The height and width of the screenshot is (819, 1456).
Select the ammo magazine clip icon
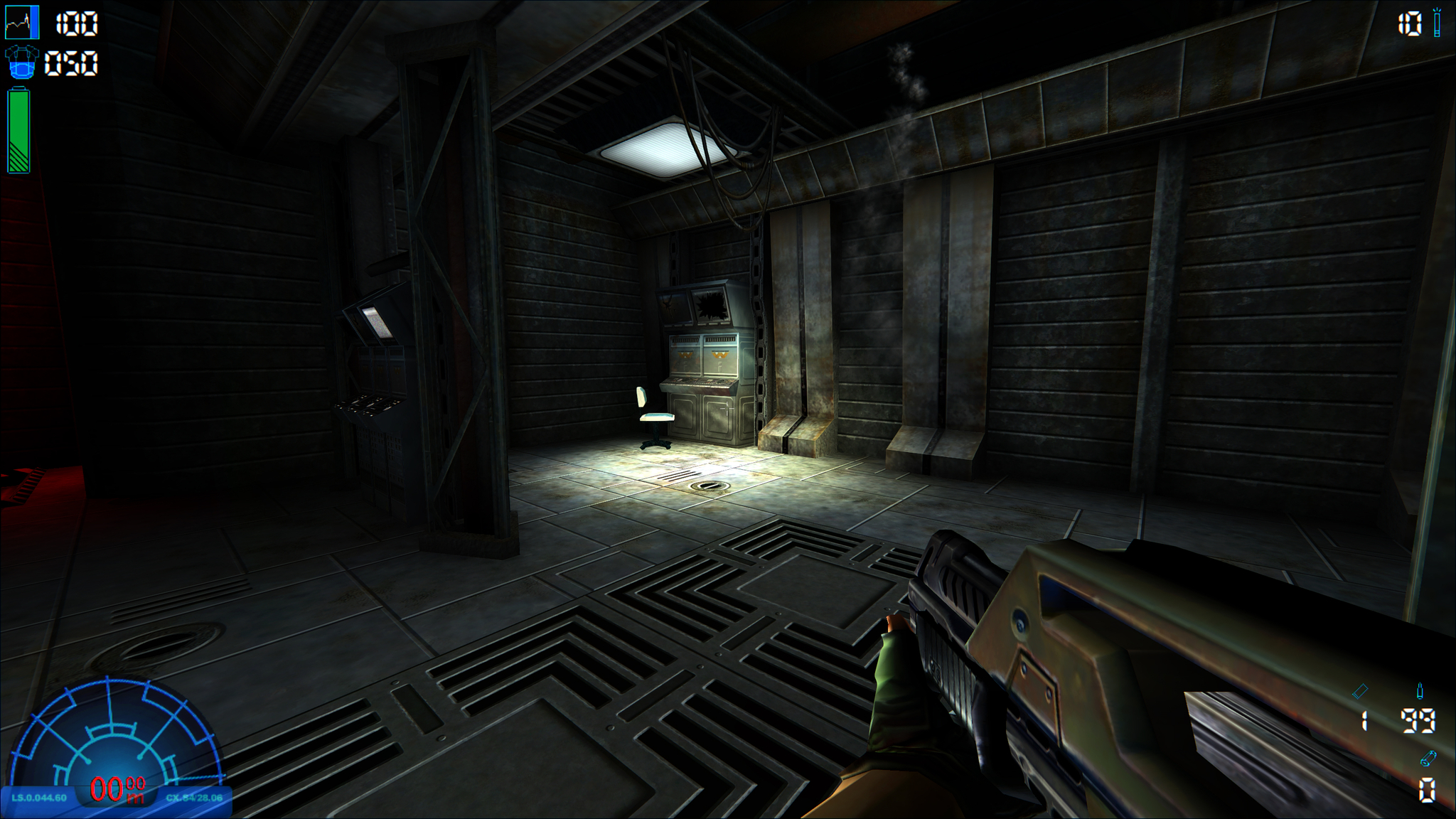pyautogui.click(x=1360, y=690)
